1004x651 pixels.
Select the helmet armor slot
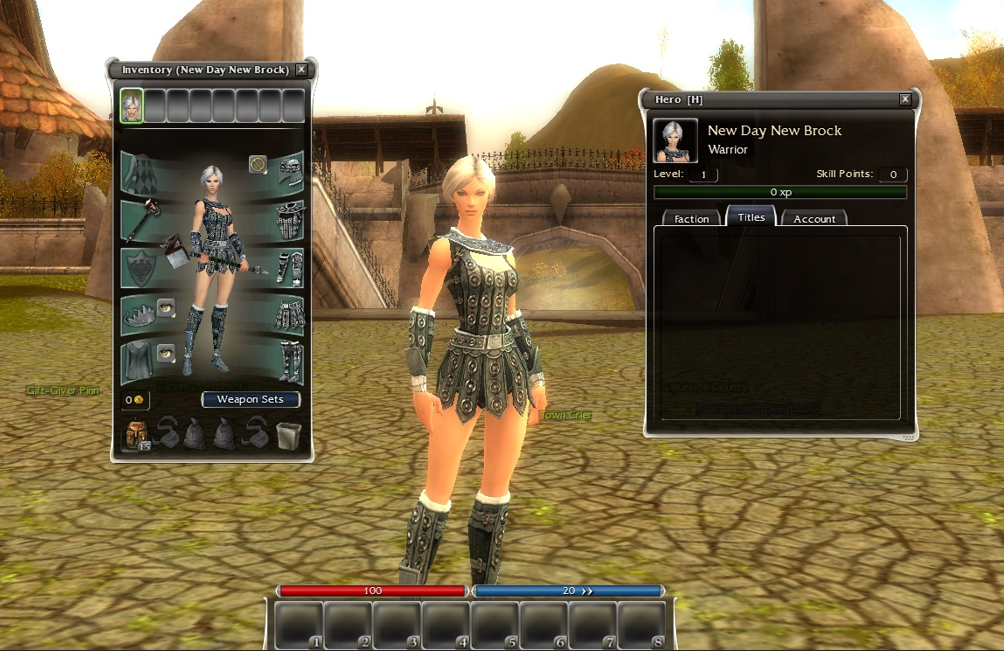[289, 172]
